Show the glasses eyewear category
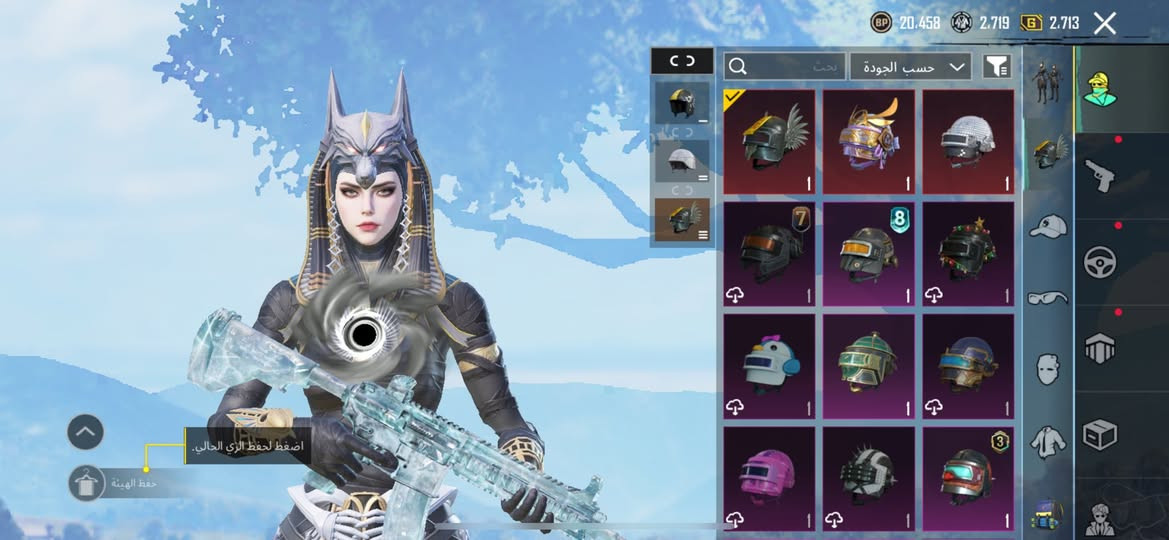The width and height of the screenshot is (1169, 540). point(1047,297)
